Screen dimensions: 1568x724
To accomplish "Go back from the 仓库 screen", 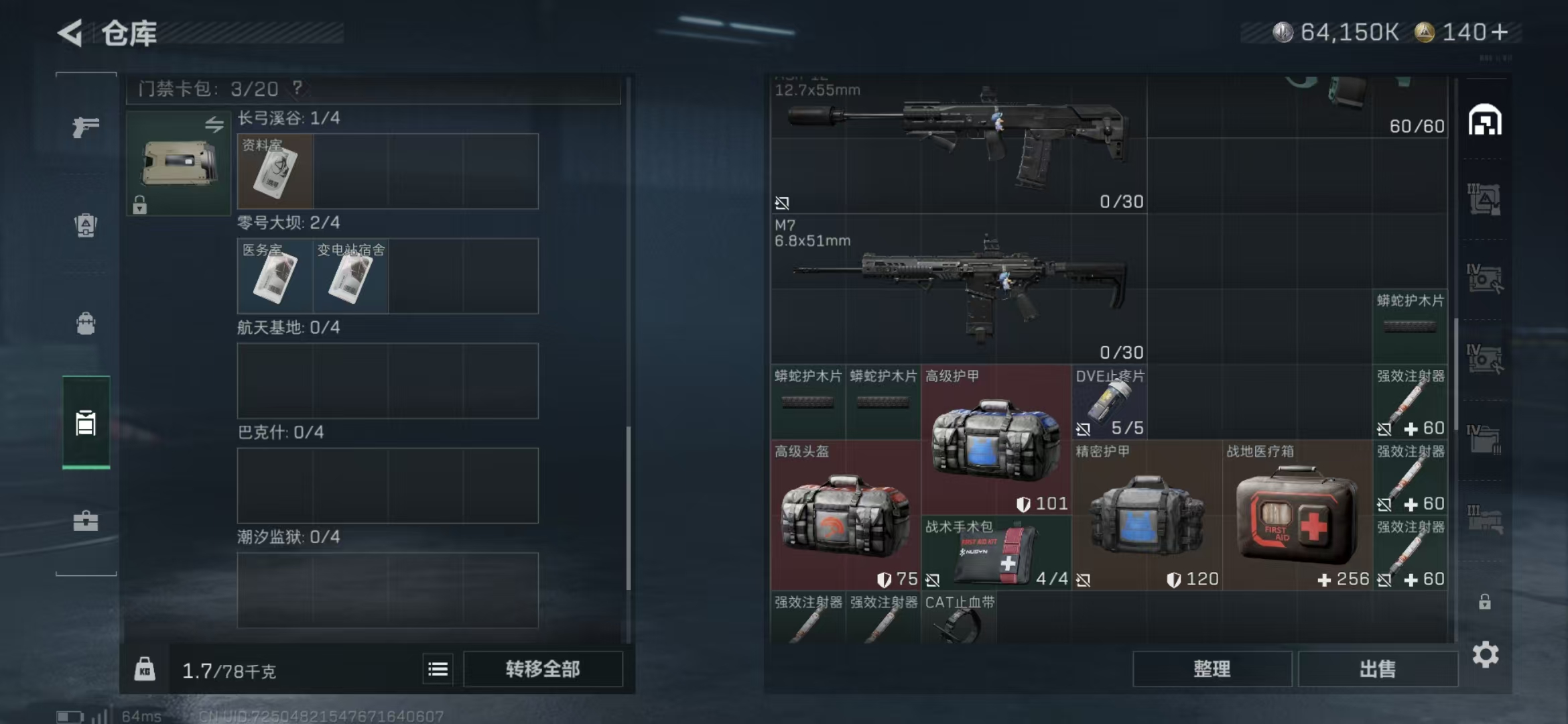I will click(71, 33).
